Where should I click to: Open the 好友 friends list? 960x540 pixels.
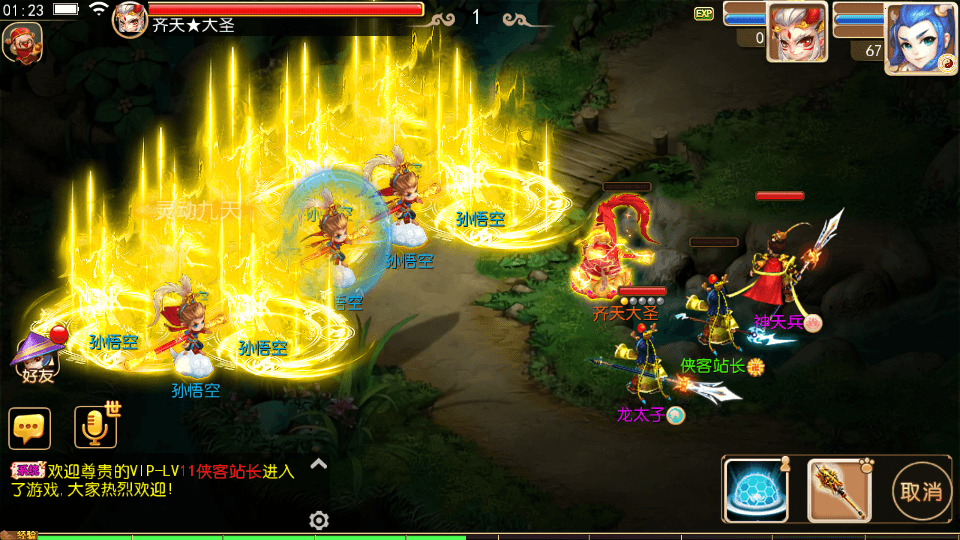[x=38, y=355]
